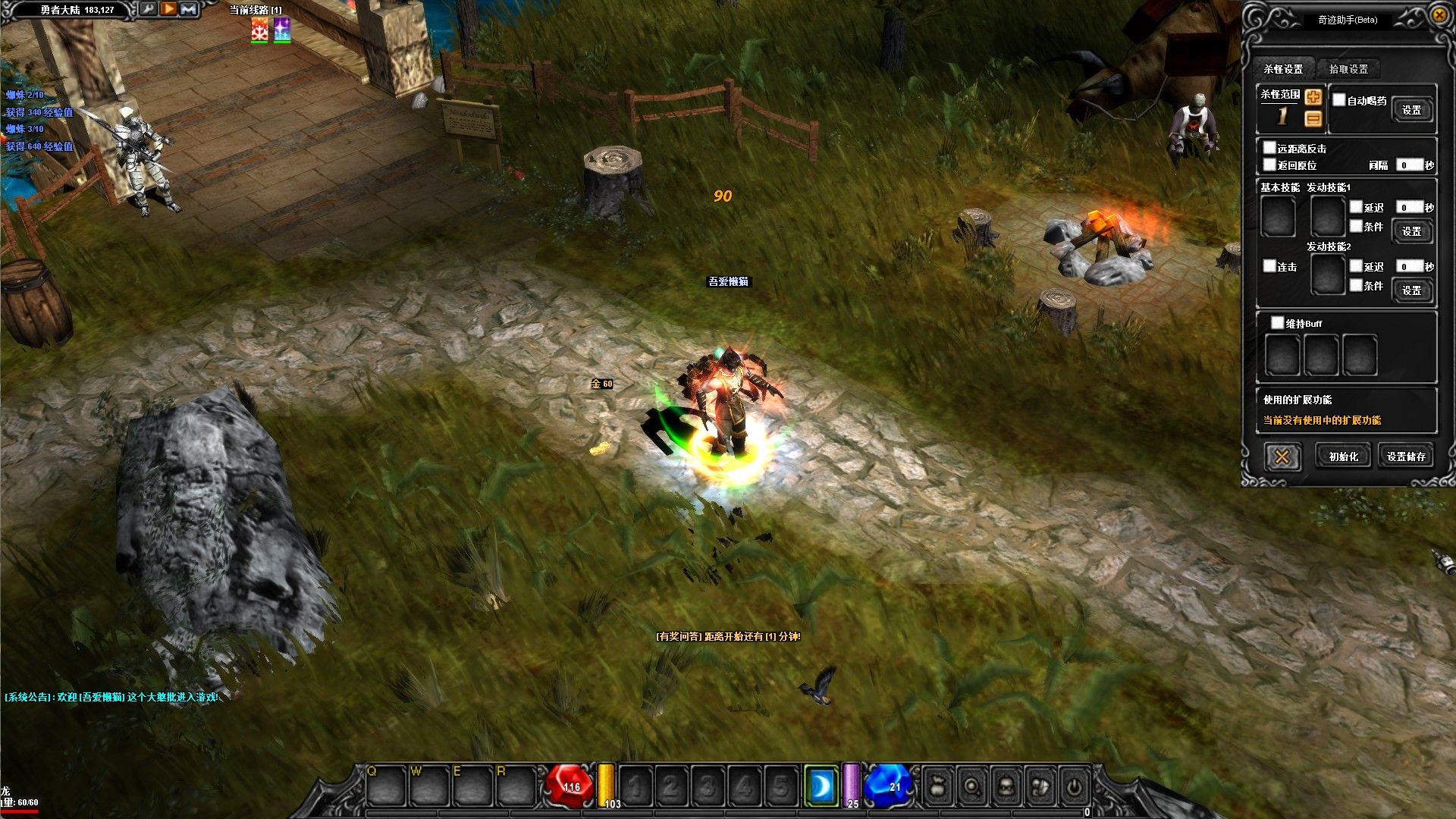Click the 间隔 seconds input field
Image resolution: width=1456 pixels, height=819 pixels.
(1409, 165)
